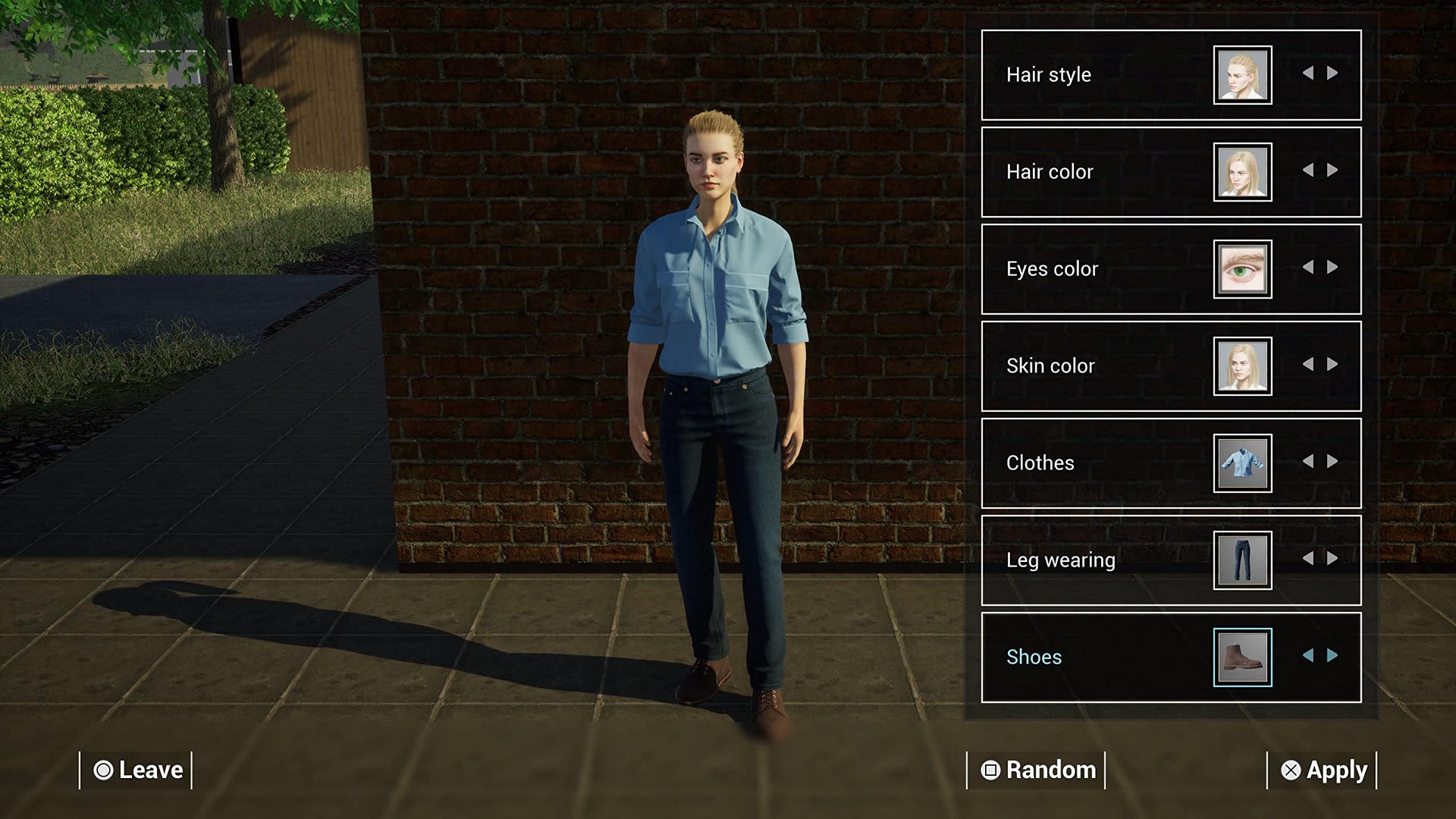
Task: Cycle to next eyes color
Action: (x=1332, y=268)
